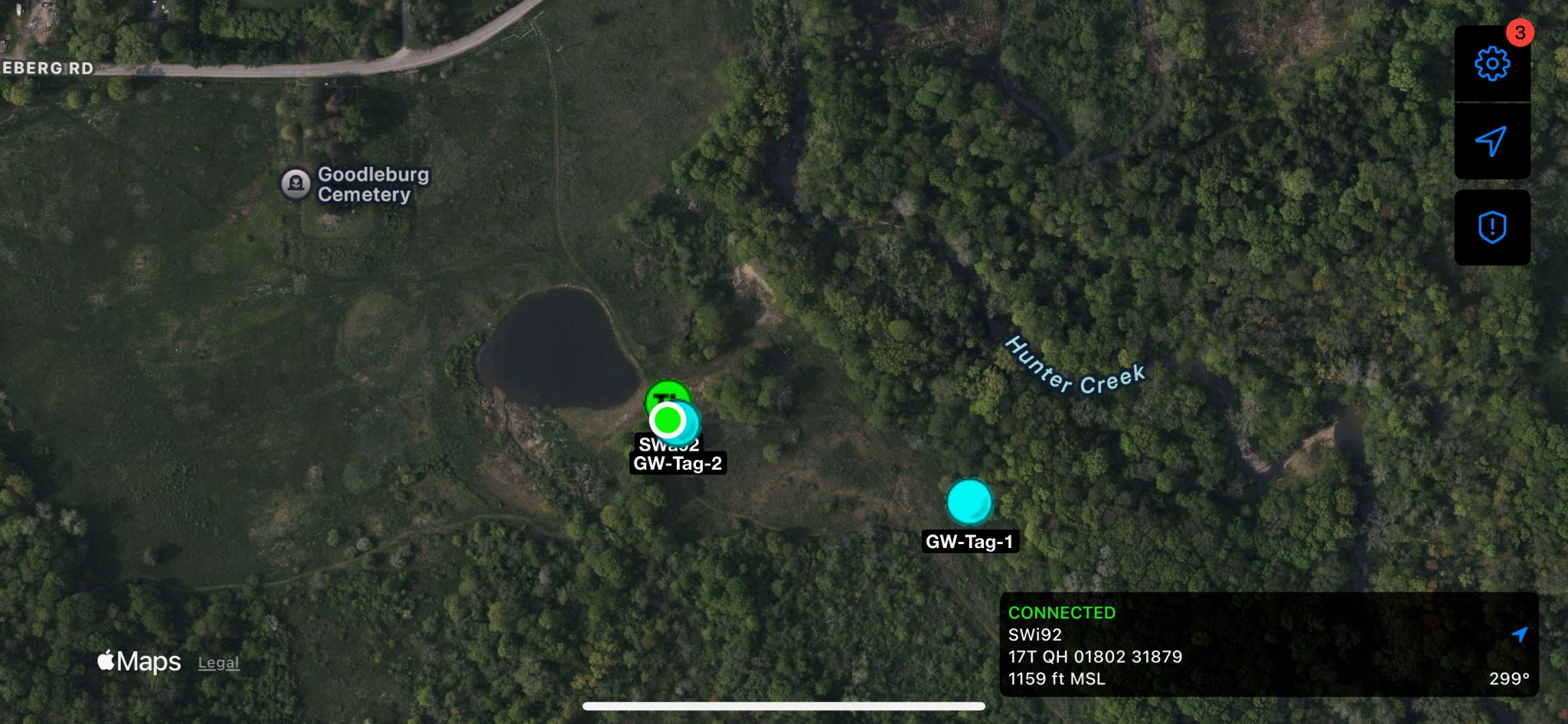The width and height of the screenshot is (1568, 724).
Task: Open the shield alert button
Action: 1491,227
